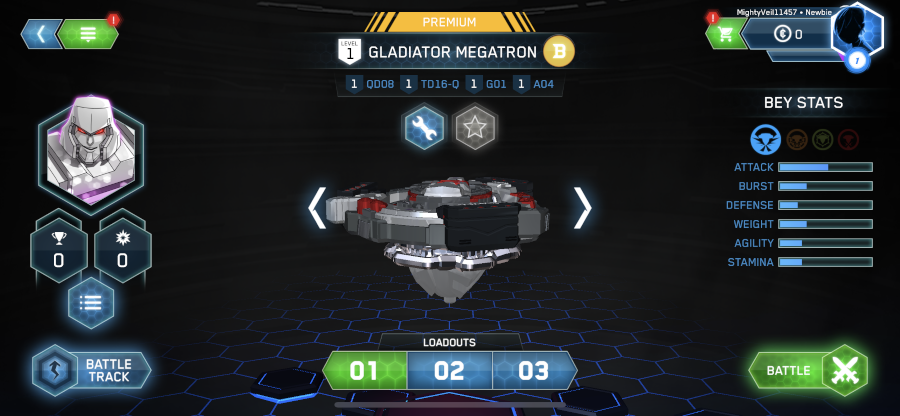Open the green hamburger menu
The width and height of the screenshot is (900, 416).
click(88, 34)
